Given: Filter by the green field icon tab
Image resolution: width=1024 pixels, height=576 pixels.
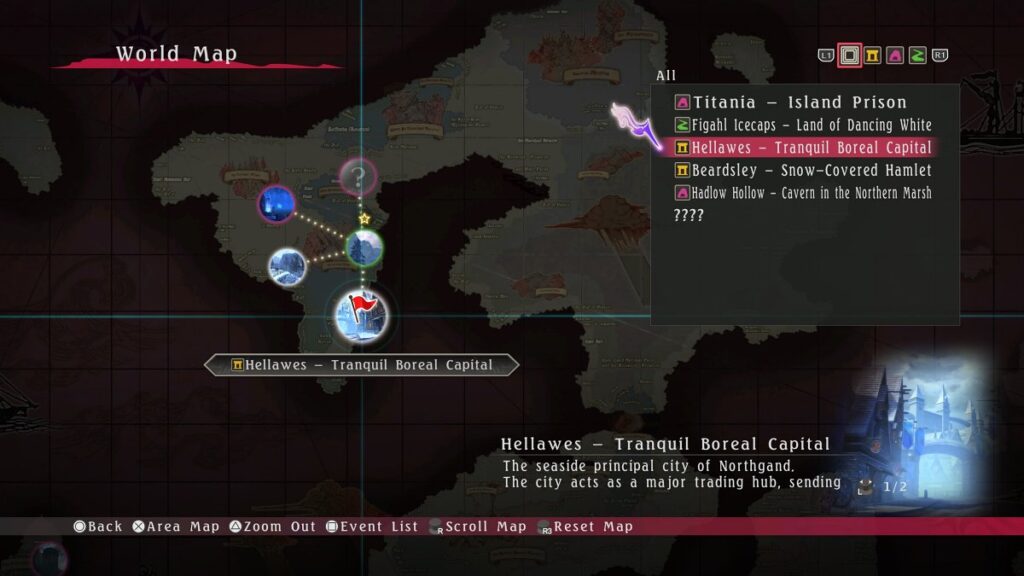Looking at the screenshot, I should 917,55.
